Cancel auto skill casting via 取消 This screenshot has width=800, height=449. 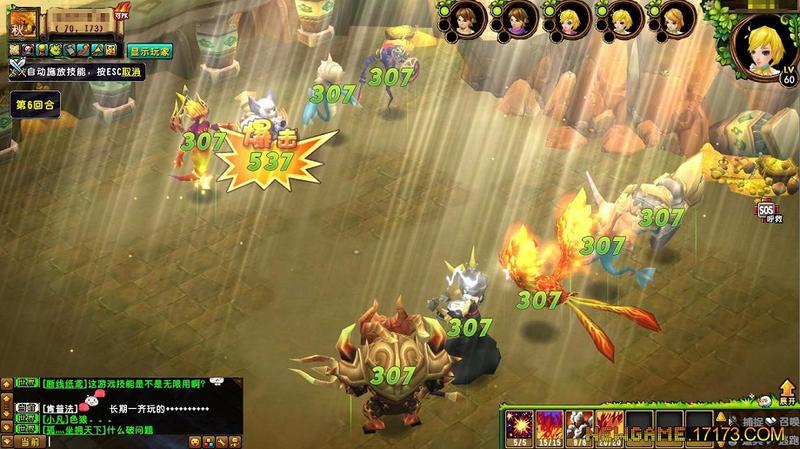[132, 70]
